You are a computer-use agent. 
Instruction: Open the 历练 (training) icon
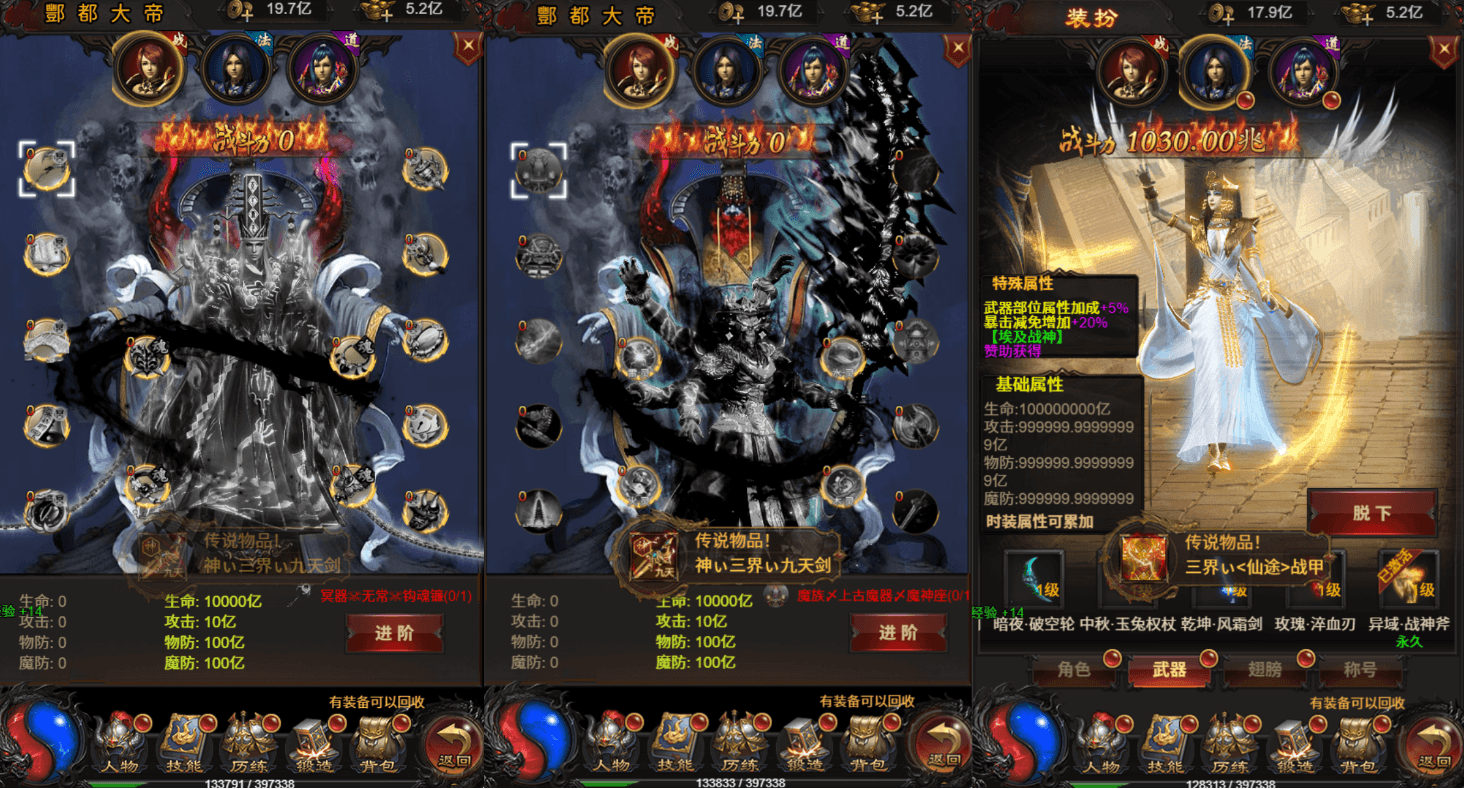tap(247, 742)
